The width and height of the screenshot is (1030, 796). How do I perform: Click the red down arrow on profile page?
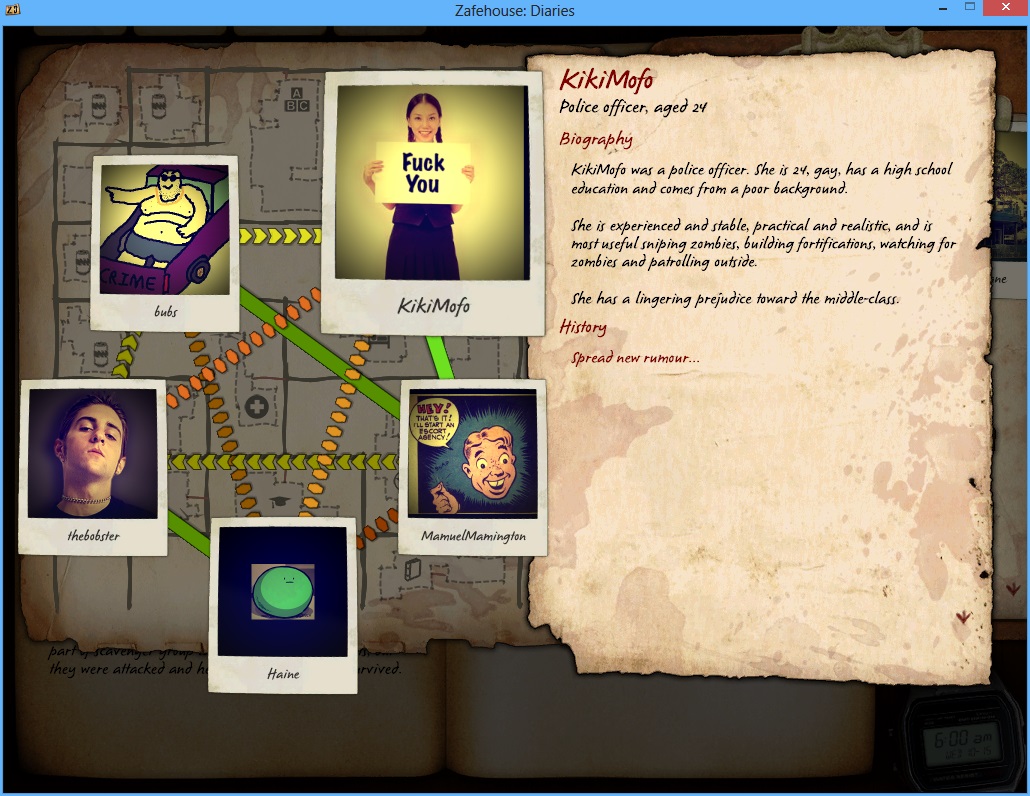point(964,618)
